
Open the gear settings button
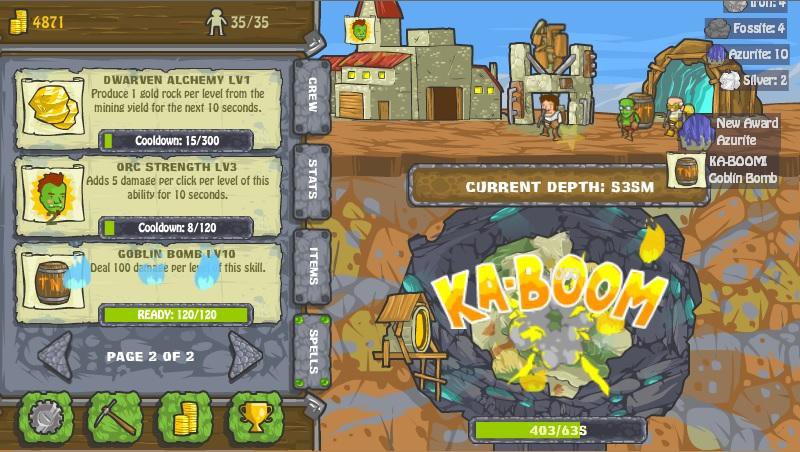coord(46,416)
